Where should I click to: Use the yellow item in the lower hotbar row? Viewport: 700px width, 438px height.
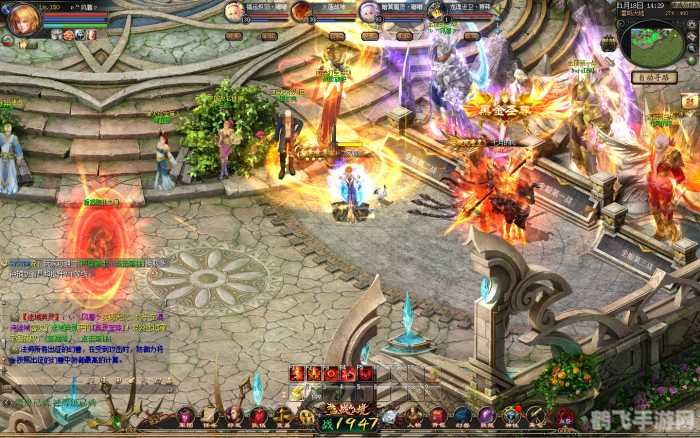297,393
